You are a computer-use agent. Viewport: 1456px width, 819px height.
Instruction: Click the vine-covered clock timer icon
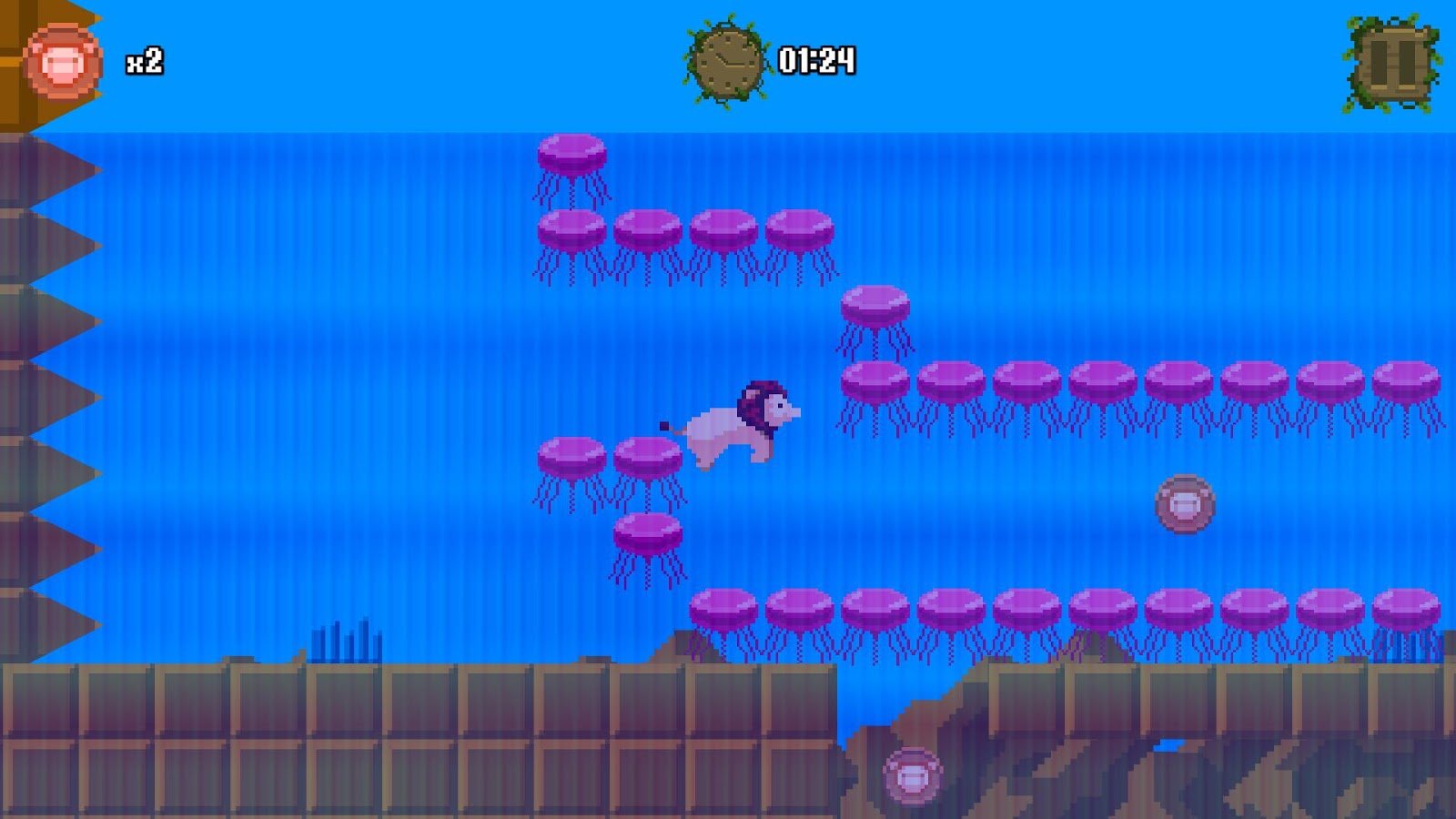(x=723, y=59)
